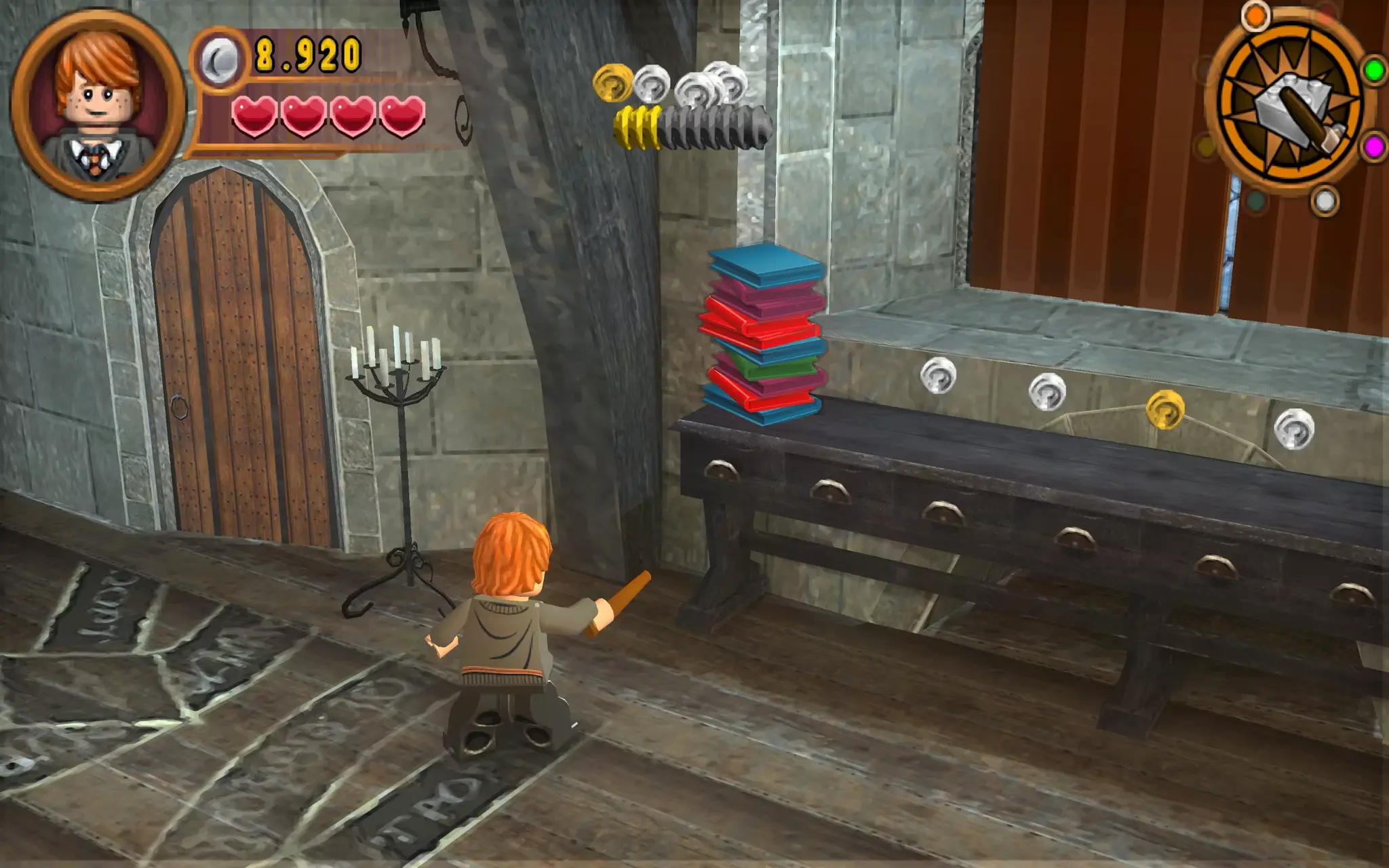1389x868 pixels.
Task: Select the orange spell dot
Action: click(x=1255, y=16)
